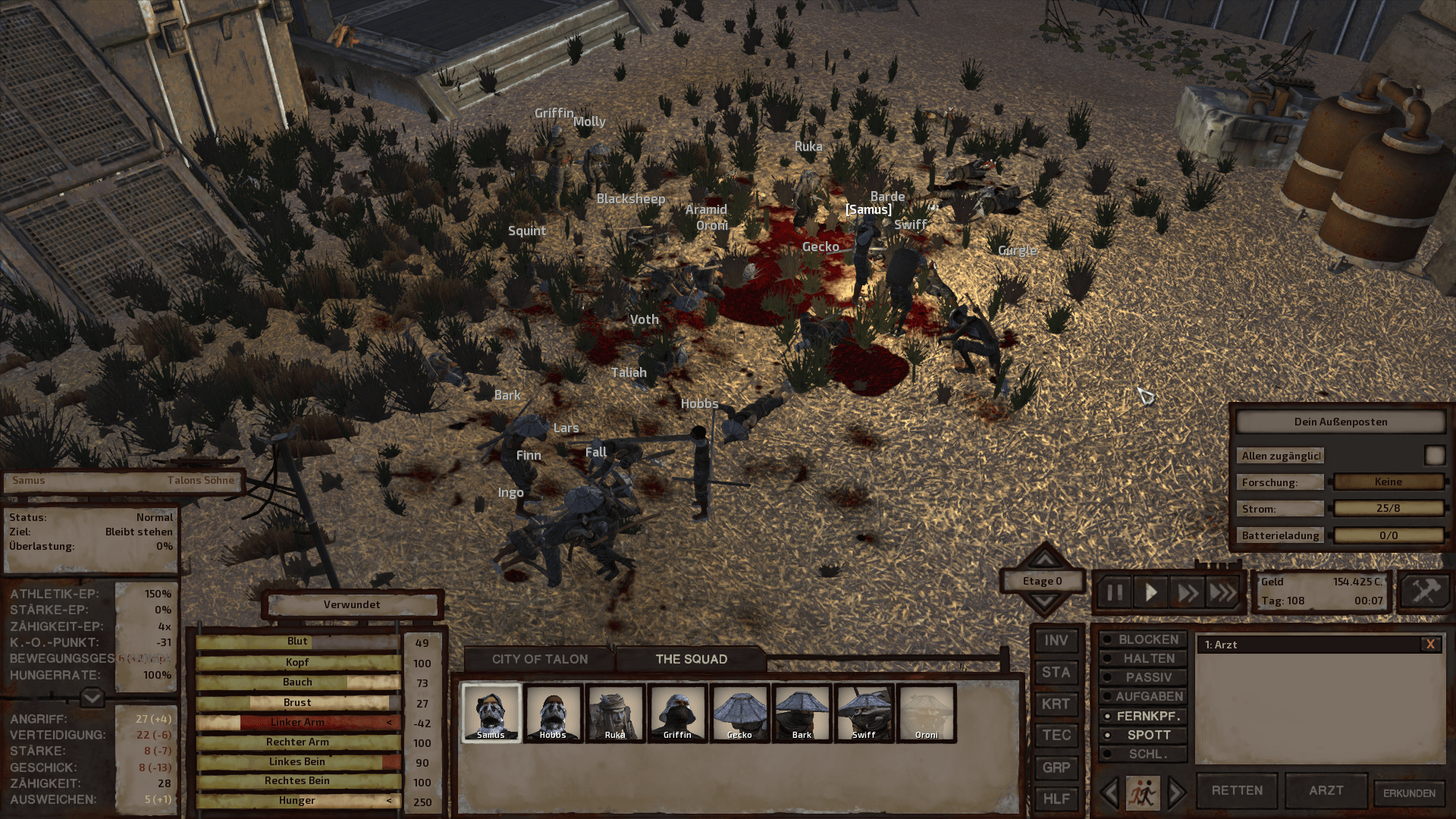This screenshot has height=819, width=1456.
Task: Toggle the PASSIV behavior option
Action: [x=1143, y=677]
